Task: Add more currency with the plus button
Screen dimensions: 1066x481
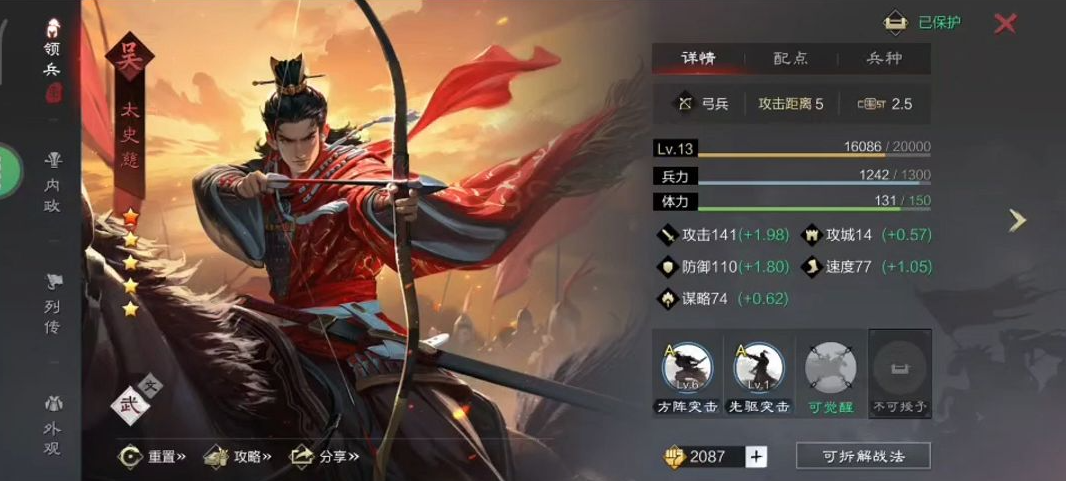Action: point(757,457)
